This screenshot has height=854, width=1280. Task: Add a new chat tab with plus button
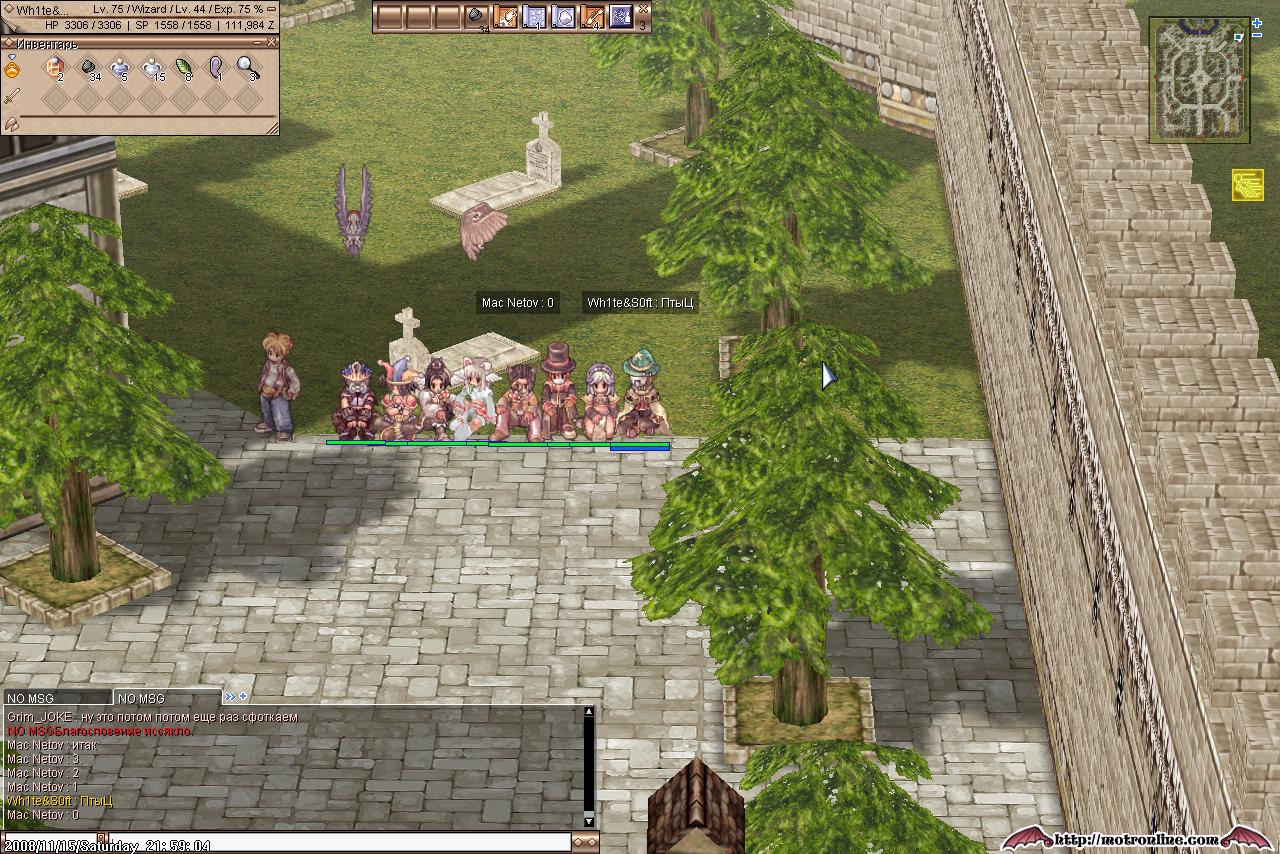(x=243, y=696)
